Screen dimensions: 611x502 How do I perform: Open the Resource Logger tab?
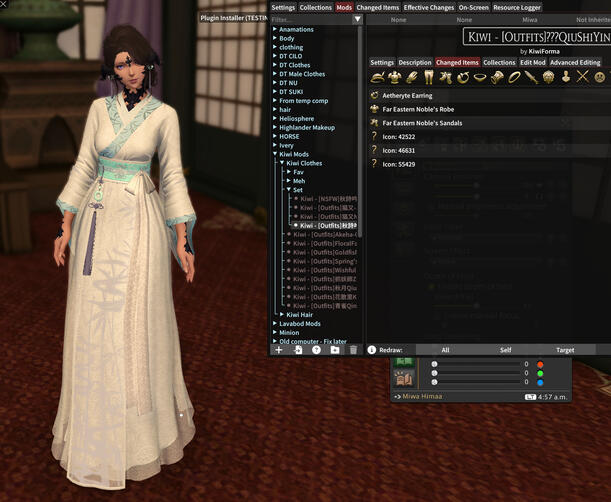point(519,7)
